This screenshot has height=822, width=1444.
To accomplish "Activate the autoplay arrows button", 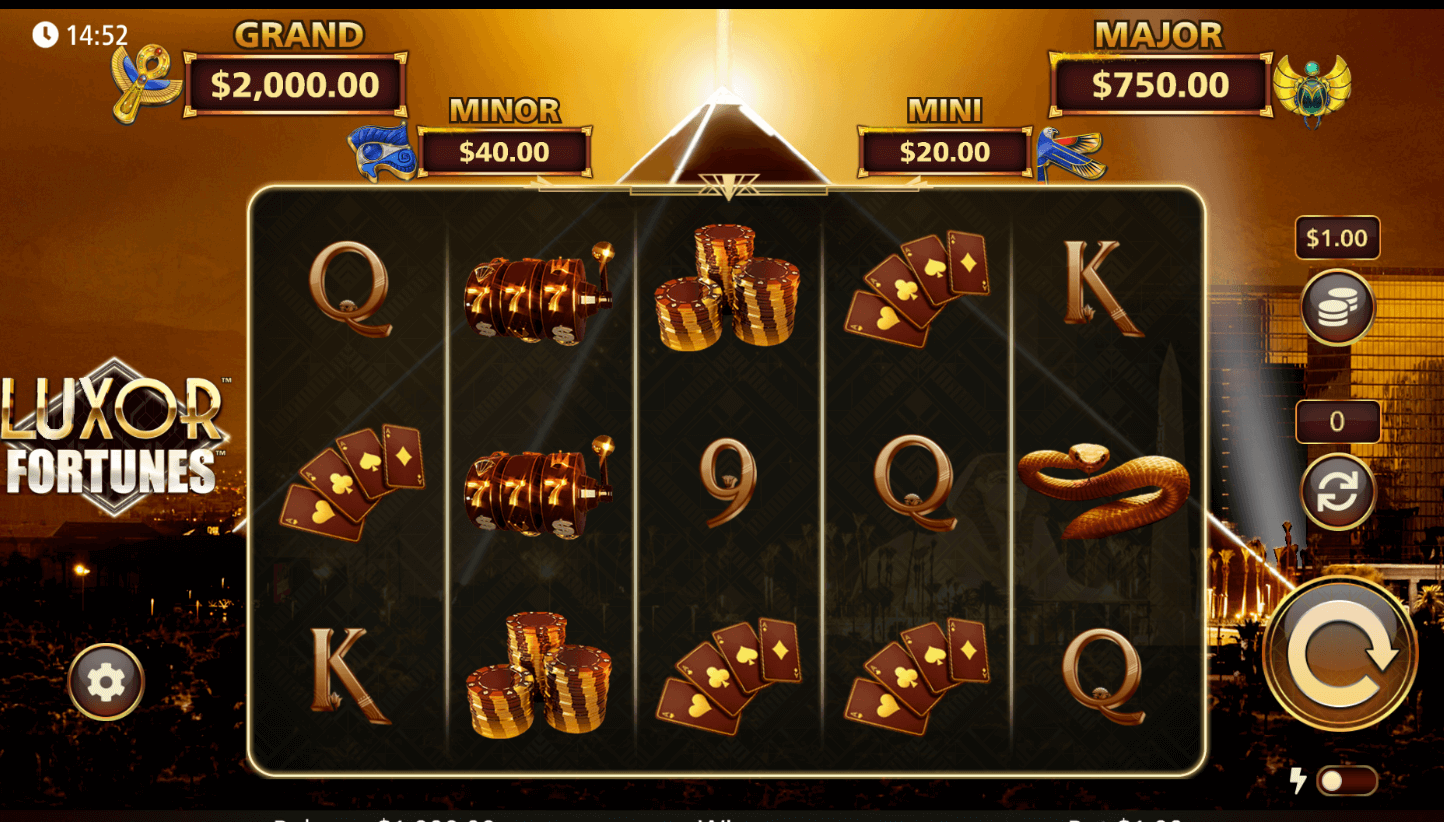I will point(1337,491).
